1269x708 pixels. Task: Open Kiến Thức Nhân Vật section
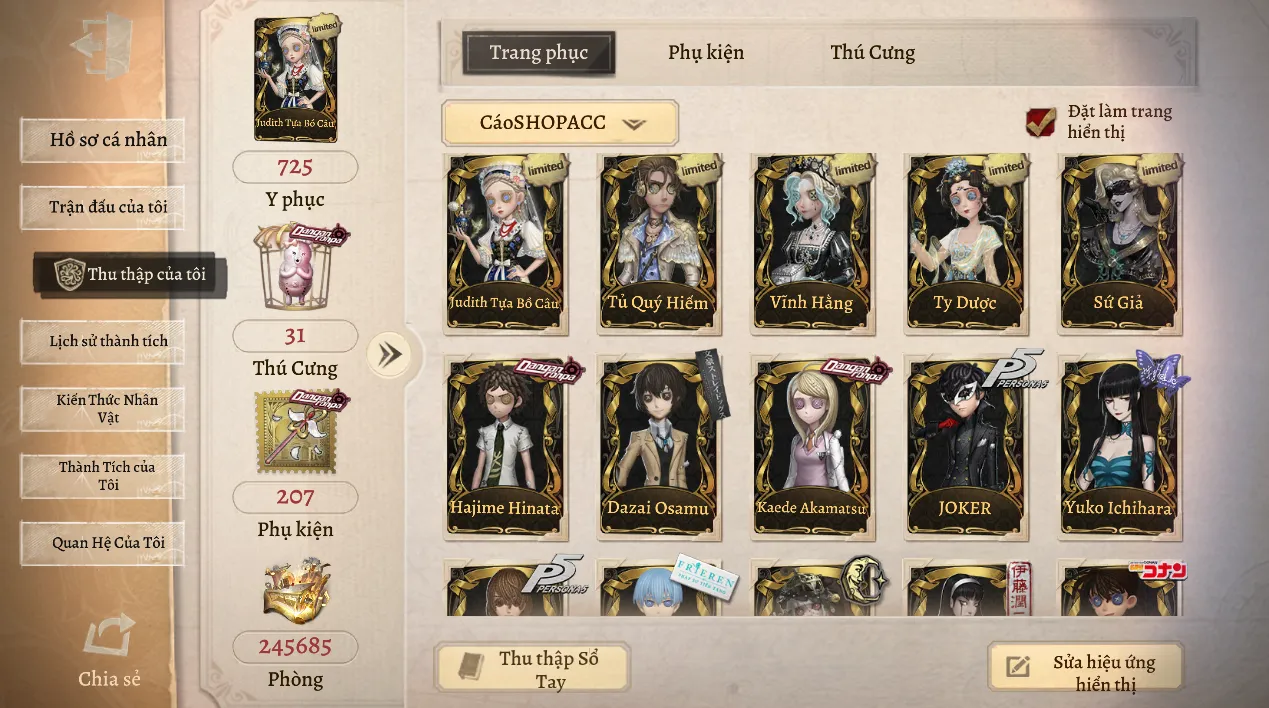click(x=102, y=408)
